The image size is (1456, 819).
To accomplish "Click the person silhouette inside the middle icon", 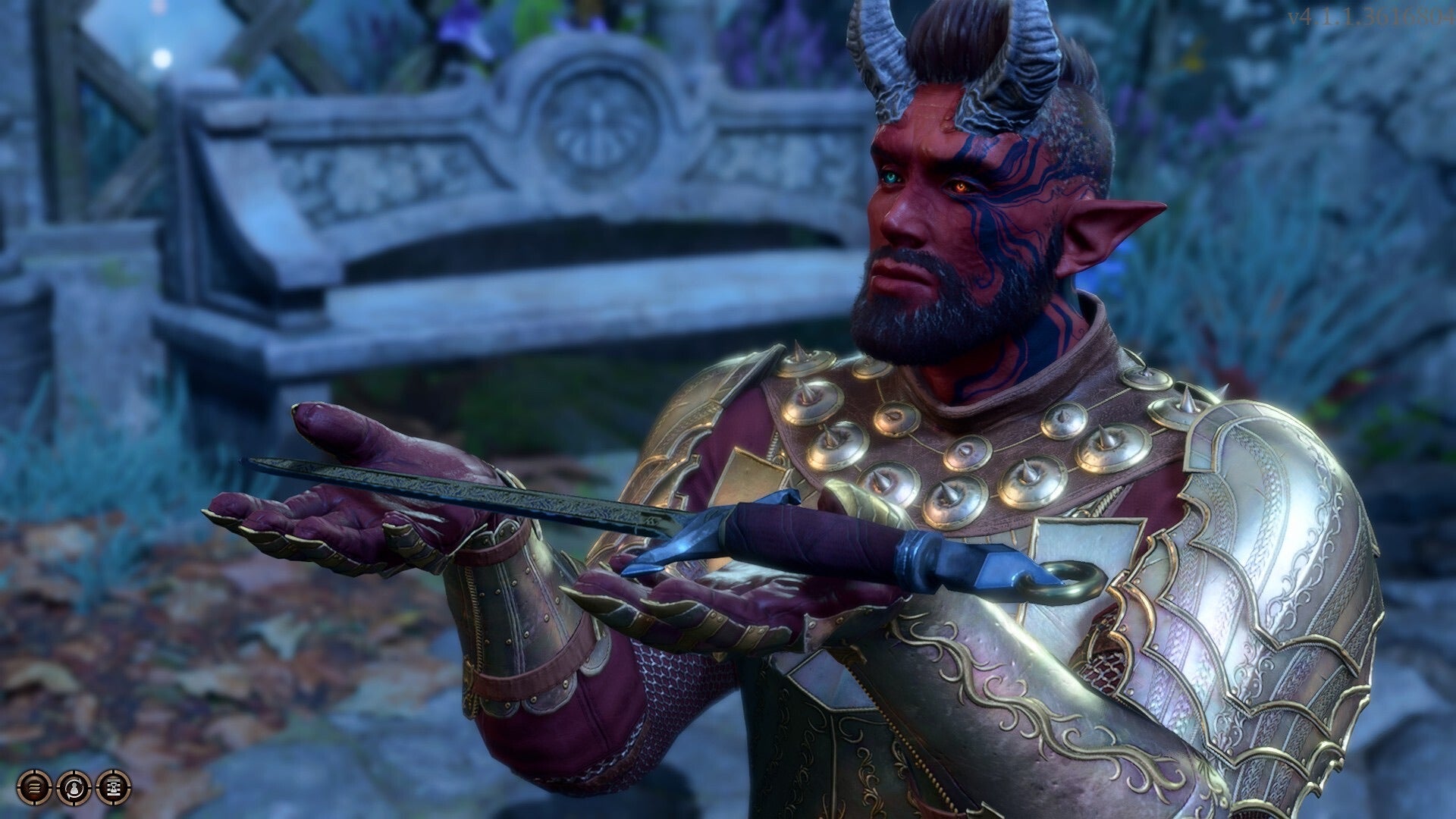I will coord(74,789).
